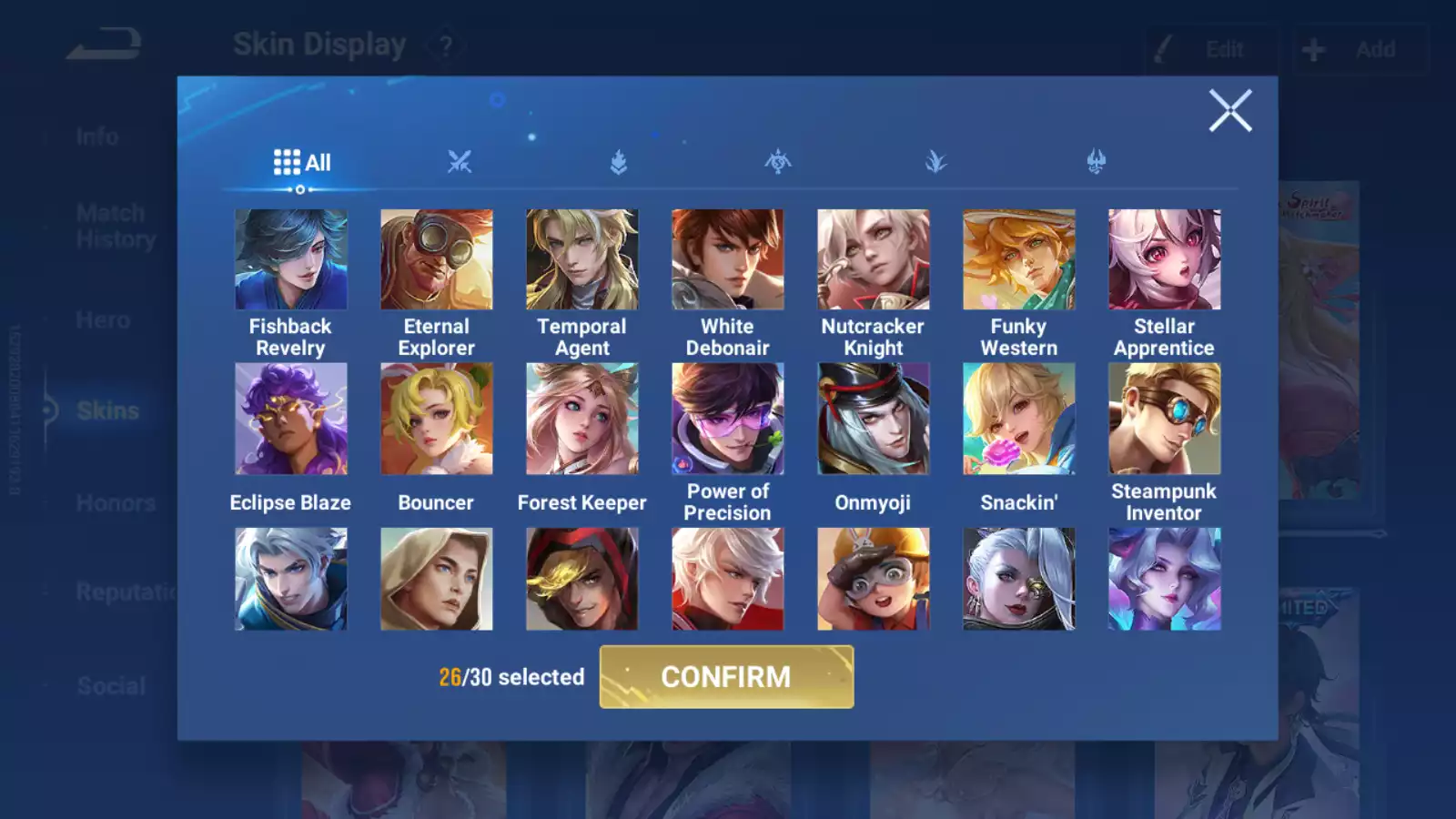The image size is (1456, 819).
Task: Choose the Nutcracker Knight skin
Action: tap(873, 260)
